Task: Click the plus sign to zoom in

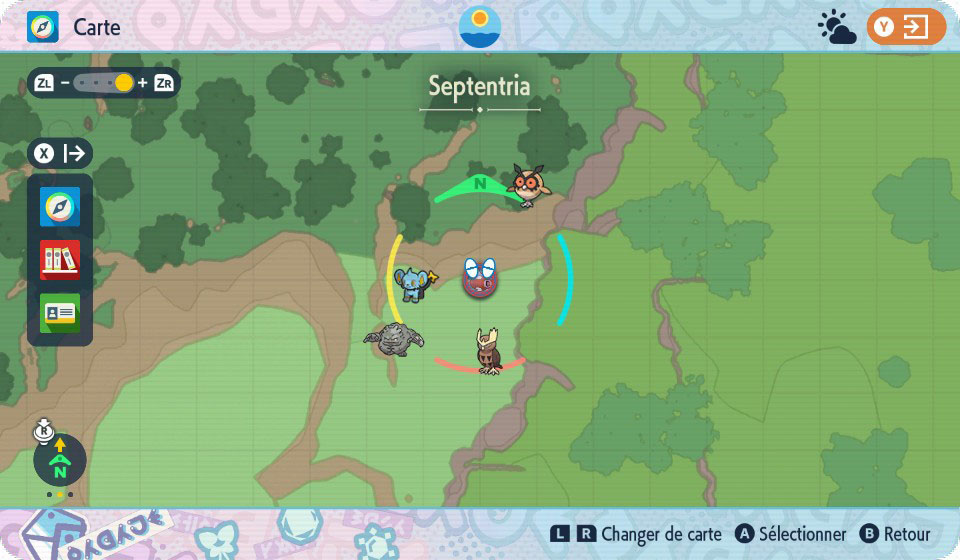Action: (x=142, y=83)
